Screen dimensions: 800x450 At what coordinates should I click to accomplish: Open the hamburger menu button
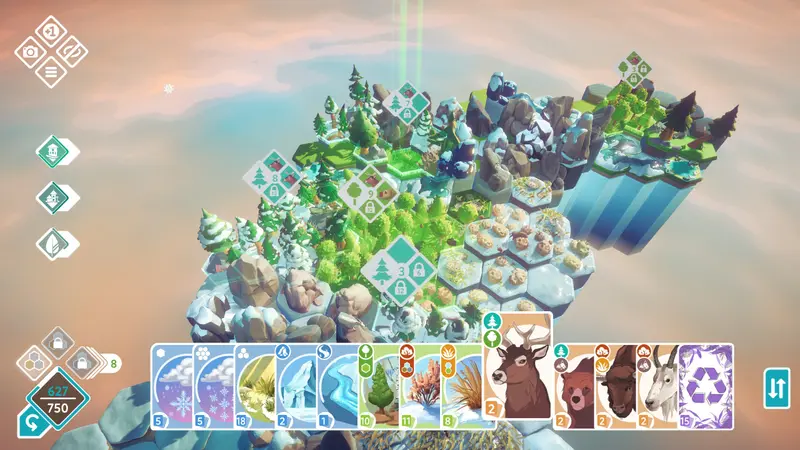click(51, 70)
